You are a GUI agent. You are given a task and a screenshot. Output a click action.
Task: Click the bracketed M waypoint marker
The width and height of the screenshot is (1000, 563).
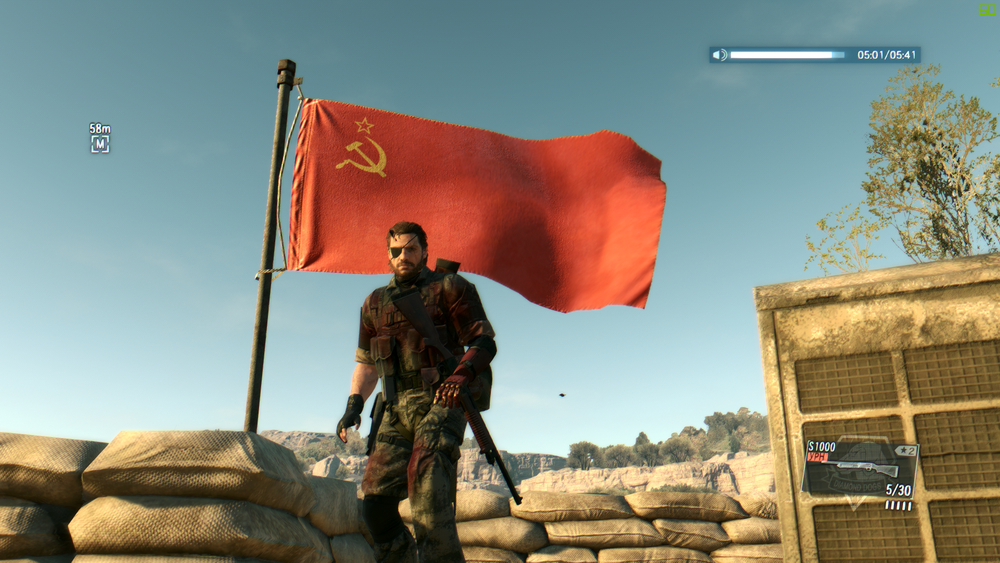point(100,144)
